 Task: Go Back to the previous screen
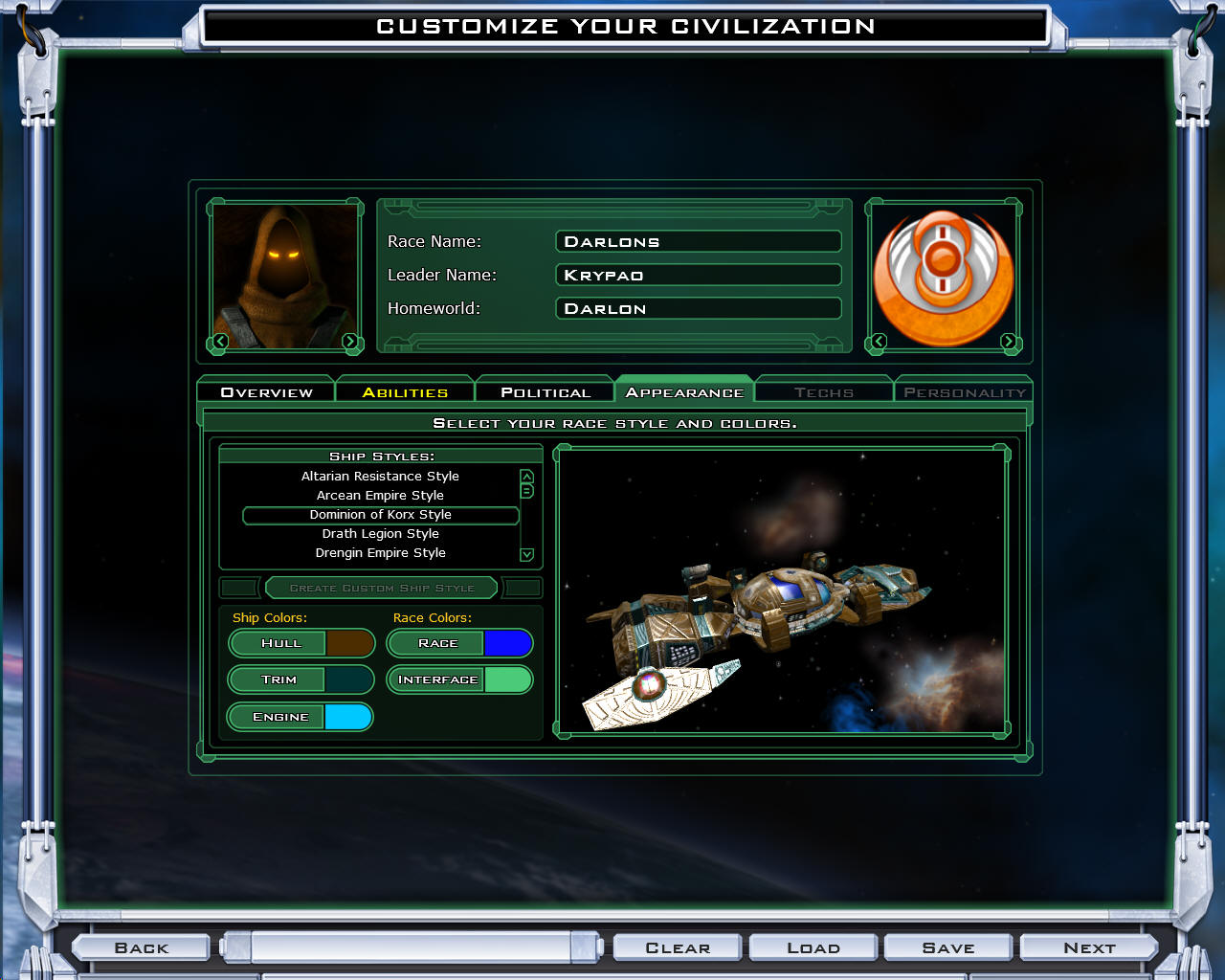click(142, 947)
